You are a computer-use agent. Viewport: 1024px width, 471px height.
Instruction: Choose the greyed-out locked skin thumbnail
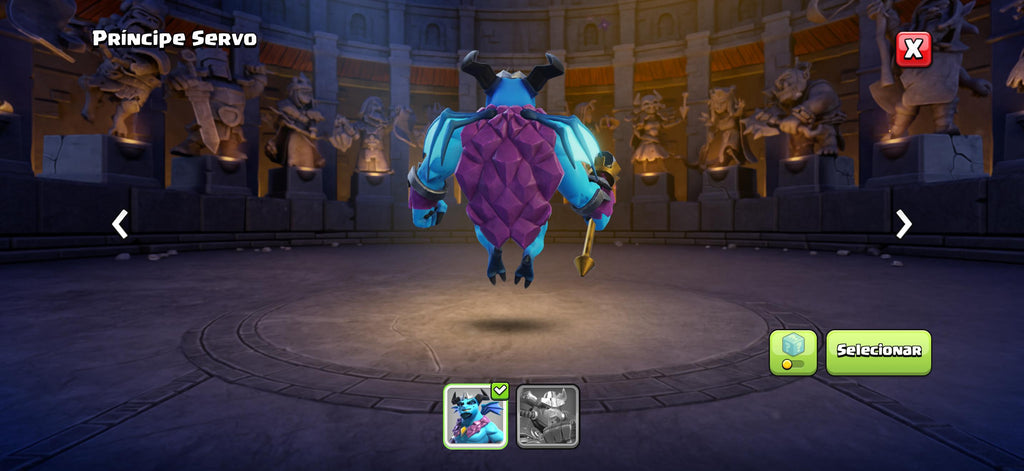(x=548, y=416)
